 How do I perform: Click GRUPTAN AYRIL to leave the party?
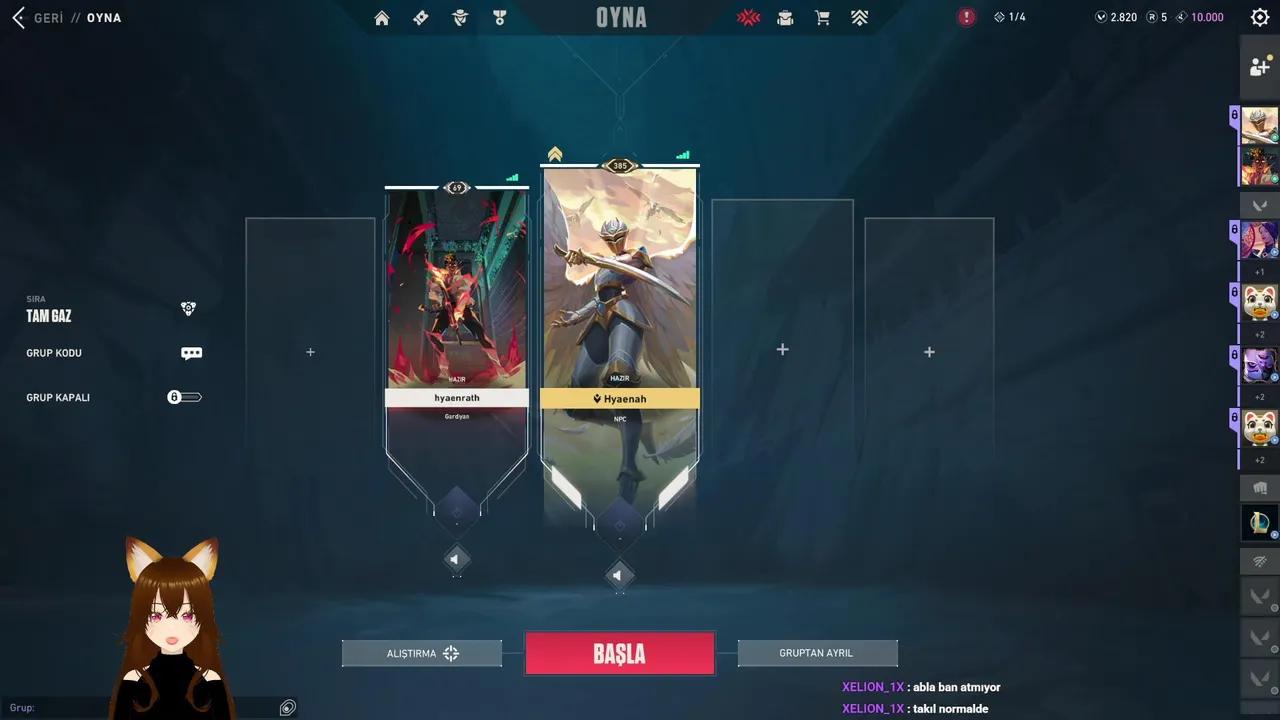point(816,652)
